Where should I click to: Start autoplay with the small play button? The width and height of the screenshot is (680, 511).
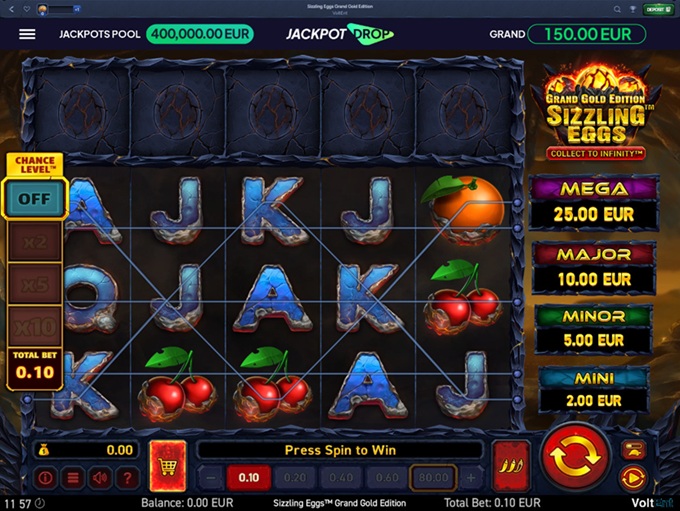pos(632,477)
